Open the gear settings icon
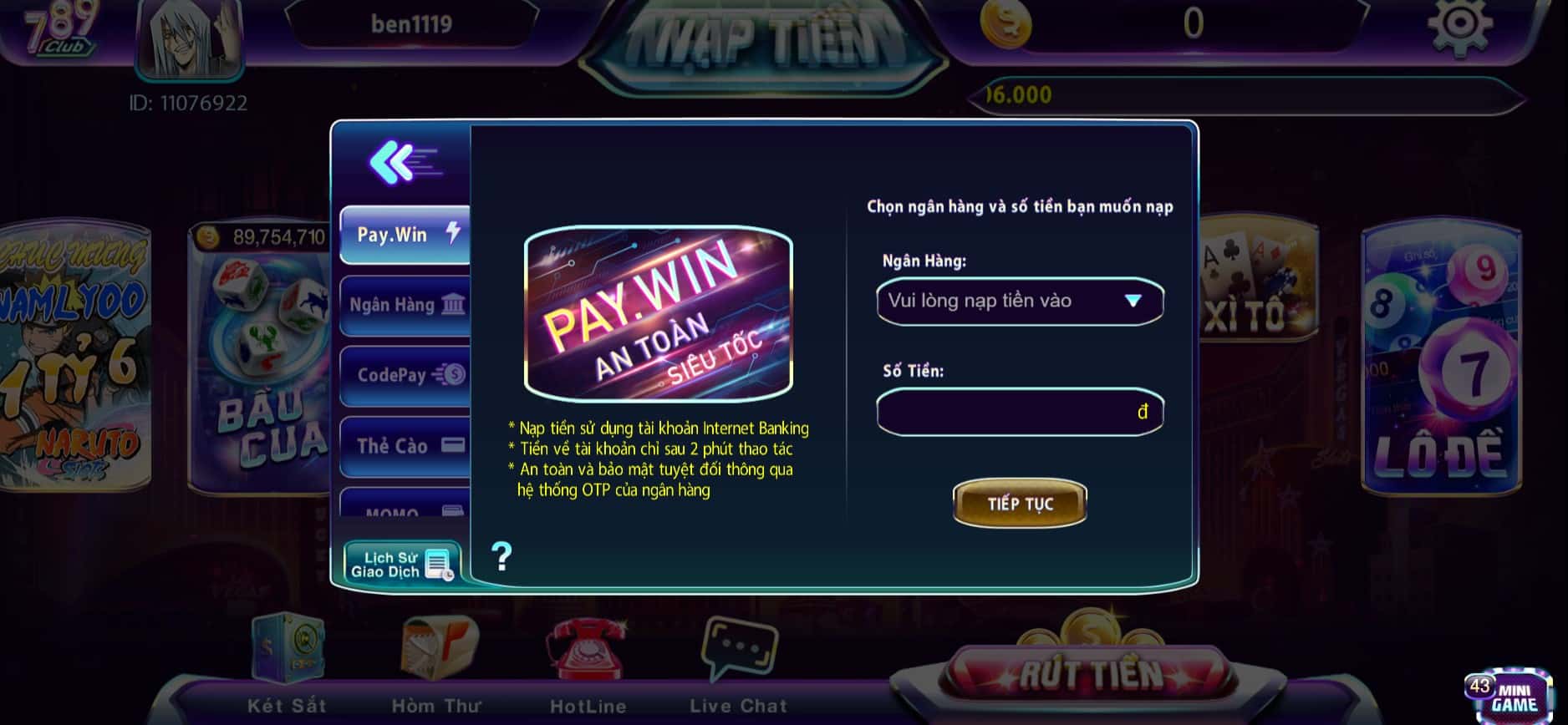 click(x=1459, y=25)
